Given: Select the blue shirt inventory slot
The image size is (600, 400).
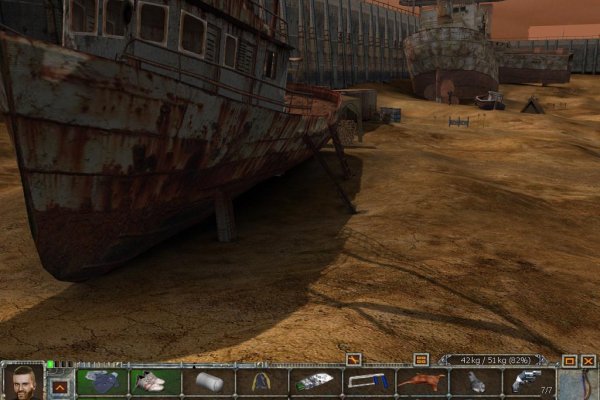Looking at the screenshot, I should click(101, 381).
